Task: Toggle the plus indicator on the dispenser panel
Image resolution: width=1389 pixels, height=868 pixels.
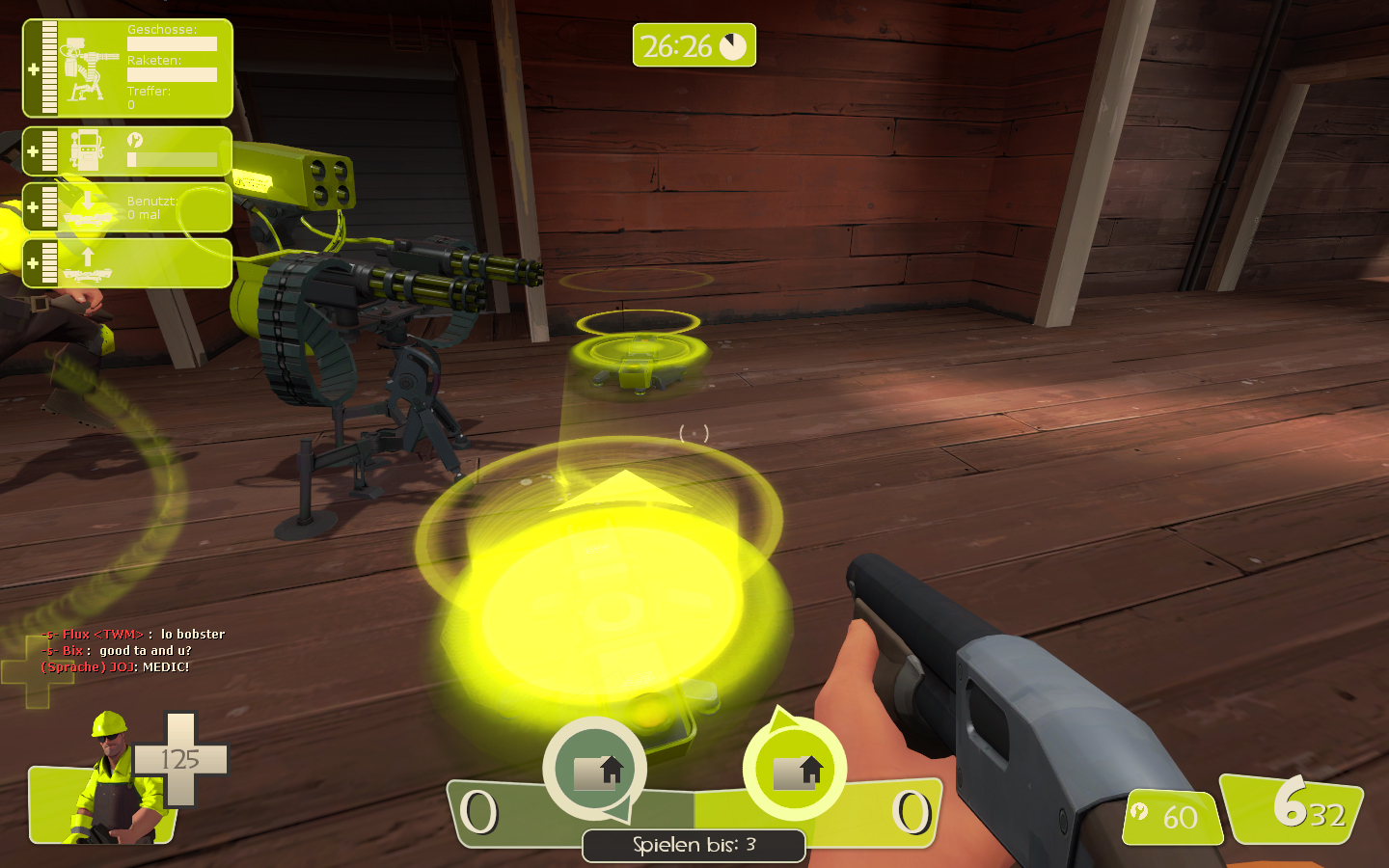Action: pyautogui.click(x=33, y=149)
